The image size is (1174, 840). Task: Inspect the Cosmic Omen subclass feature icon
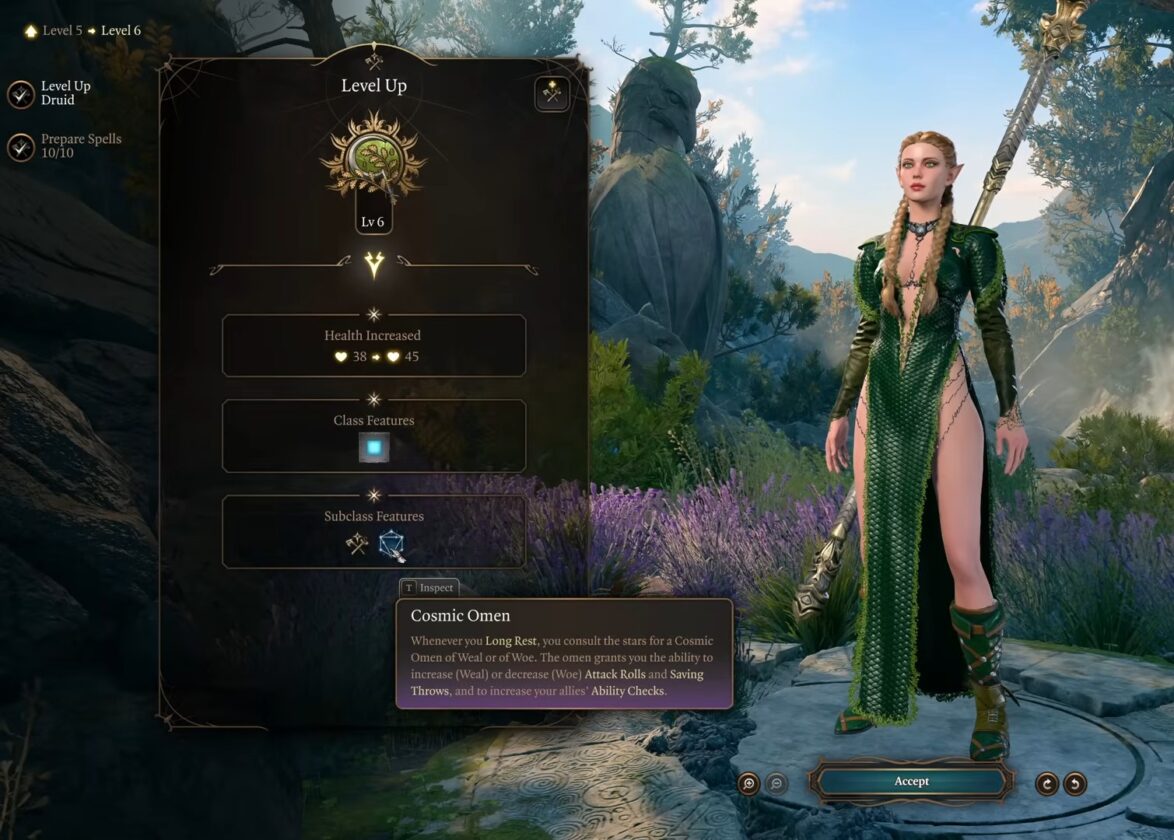coord(391,546)
